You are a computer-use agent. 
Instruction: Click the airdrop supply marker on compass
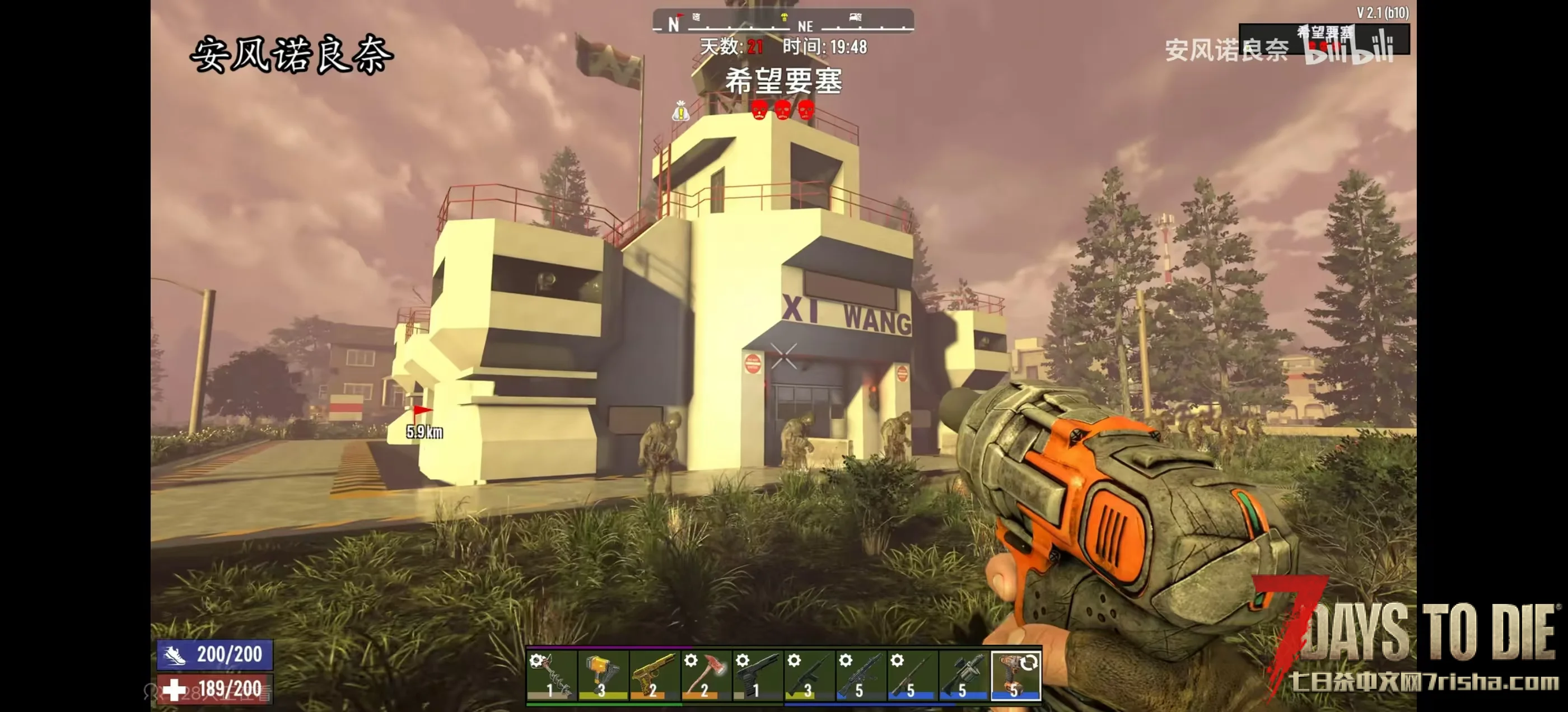click(784, 17)
